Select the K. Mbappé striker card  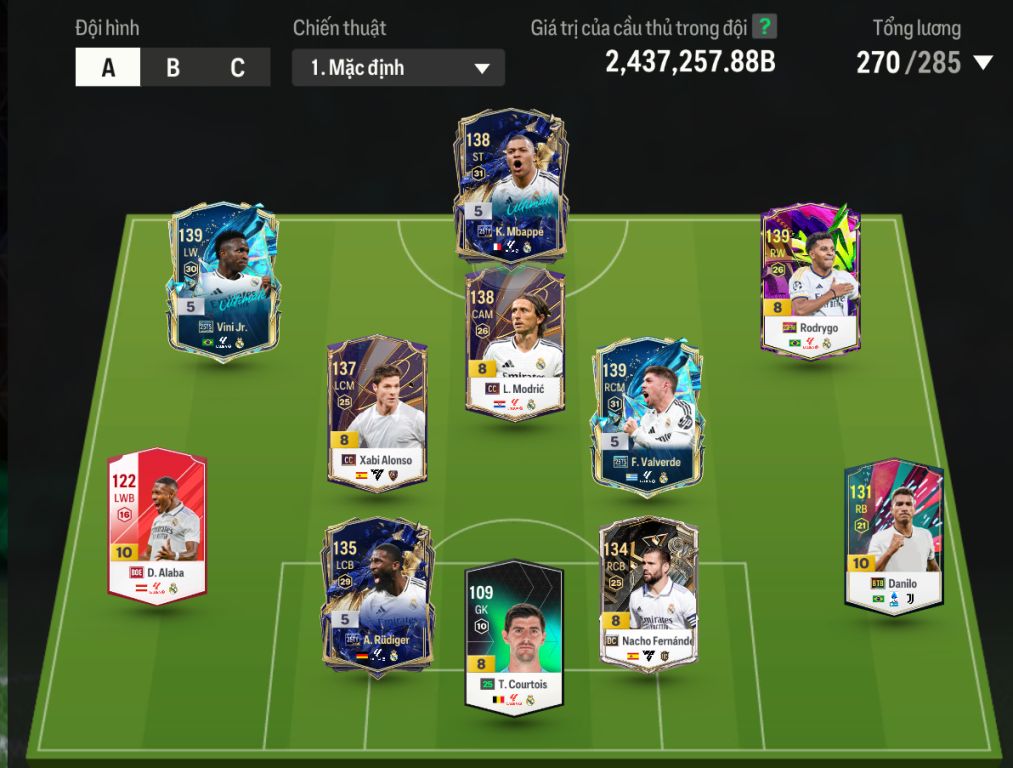[510, 187]
